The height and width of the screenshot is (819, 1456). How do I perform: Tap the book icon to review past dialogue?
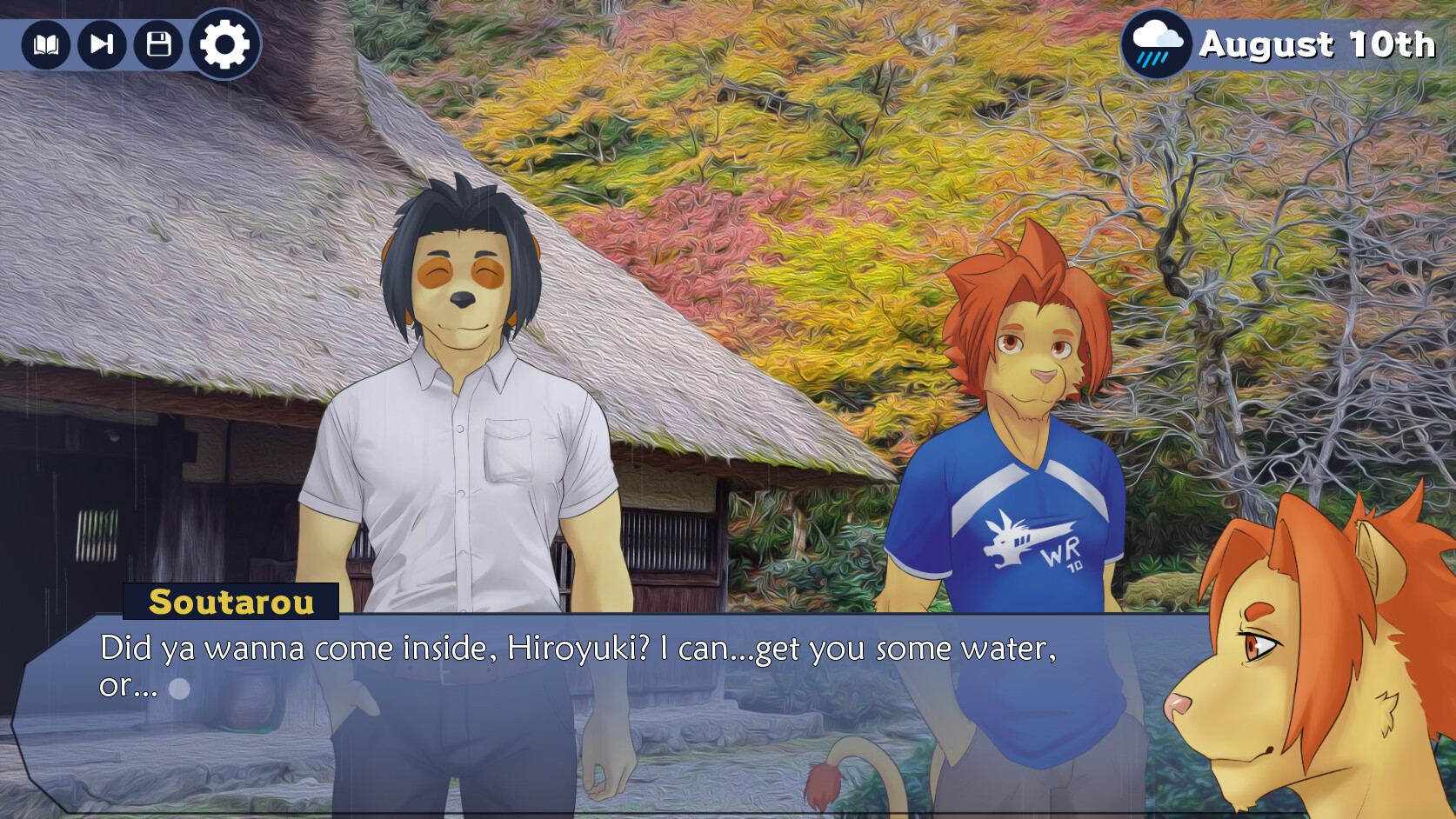coord(48,45)
